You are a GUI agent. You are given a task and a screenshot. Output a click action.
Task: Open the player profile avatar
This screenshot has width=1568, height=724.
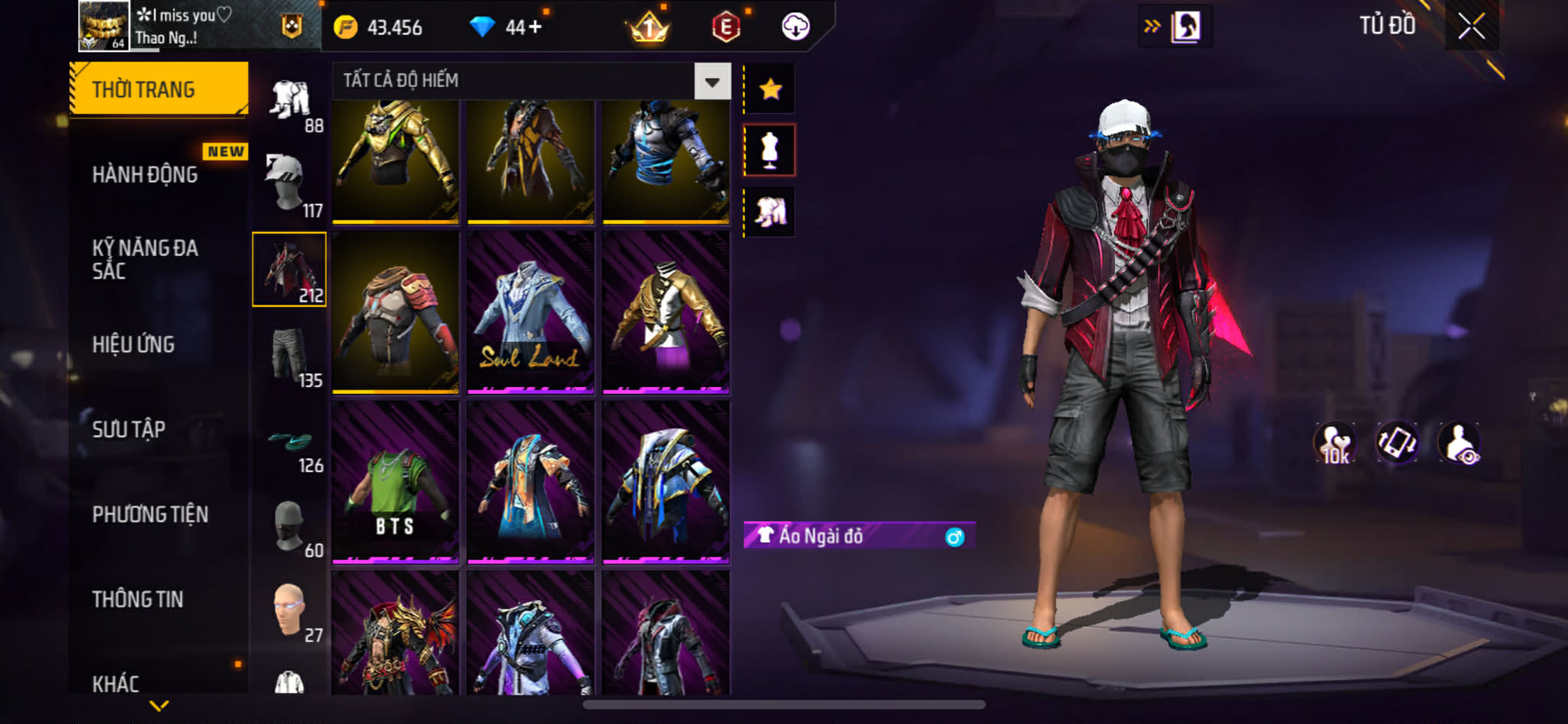[x=103, y=26]
